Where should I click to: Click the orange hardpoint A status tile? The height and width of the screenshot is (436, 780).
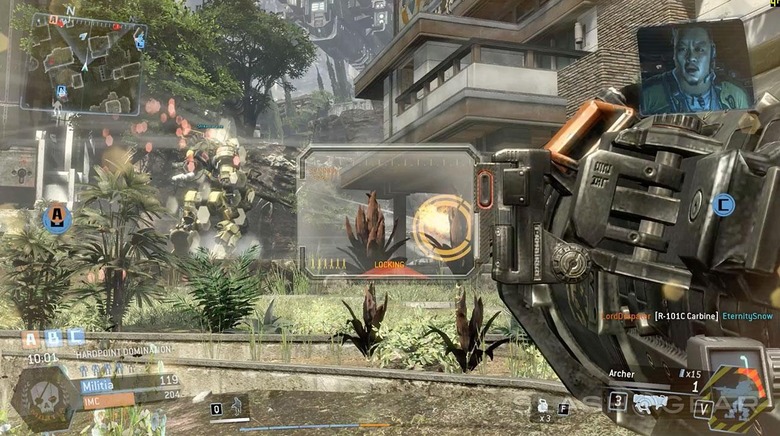(x=30, y=339)
